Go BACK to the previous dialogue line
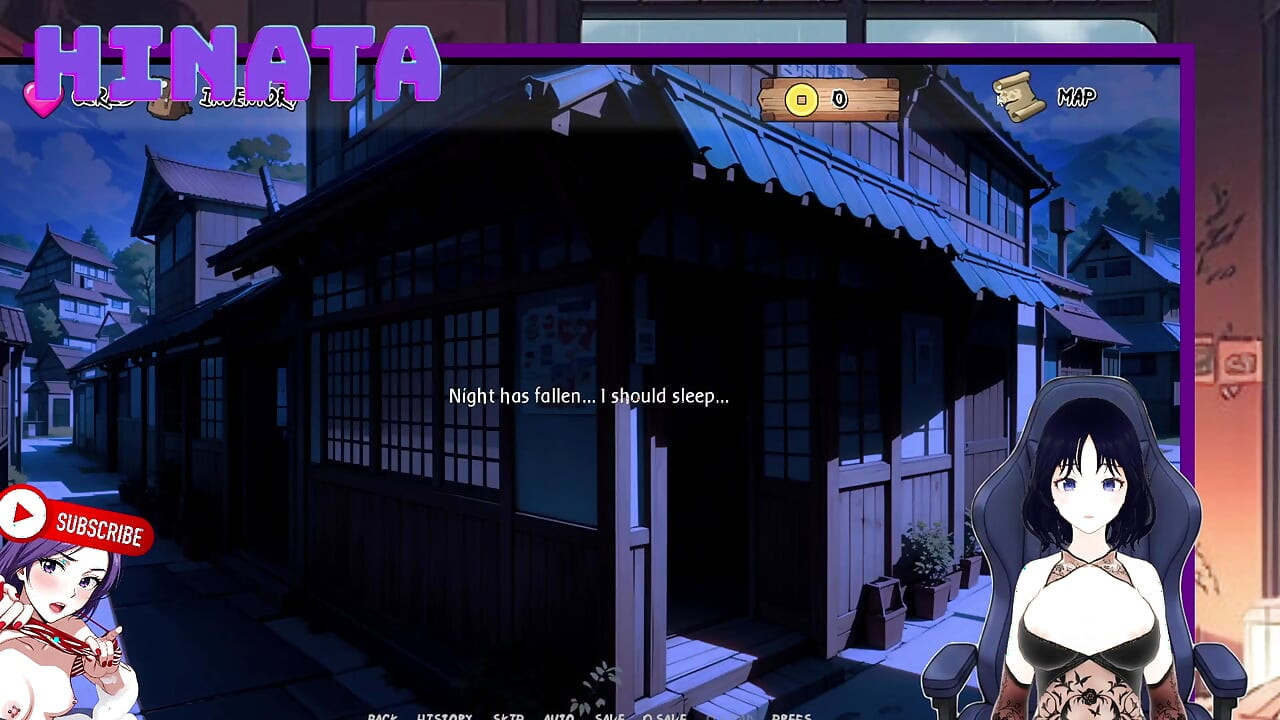 point(383,716)
